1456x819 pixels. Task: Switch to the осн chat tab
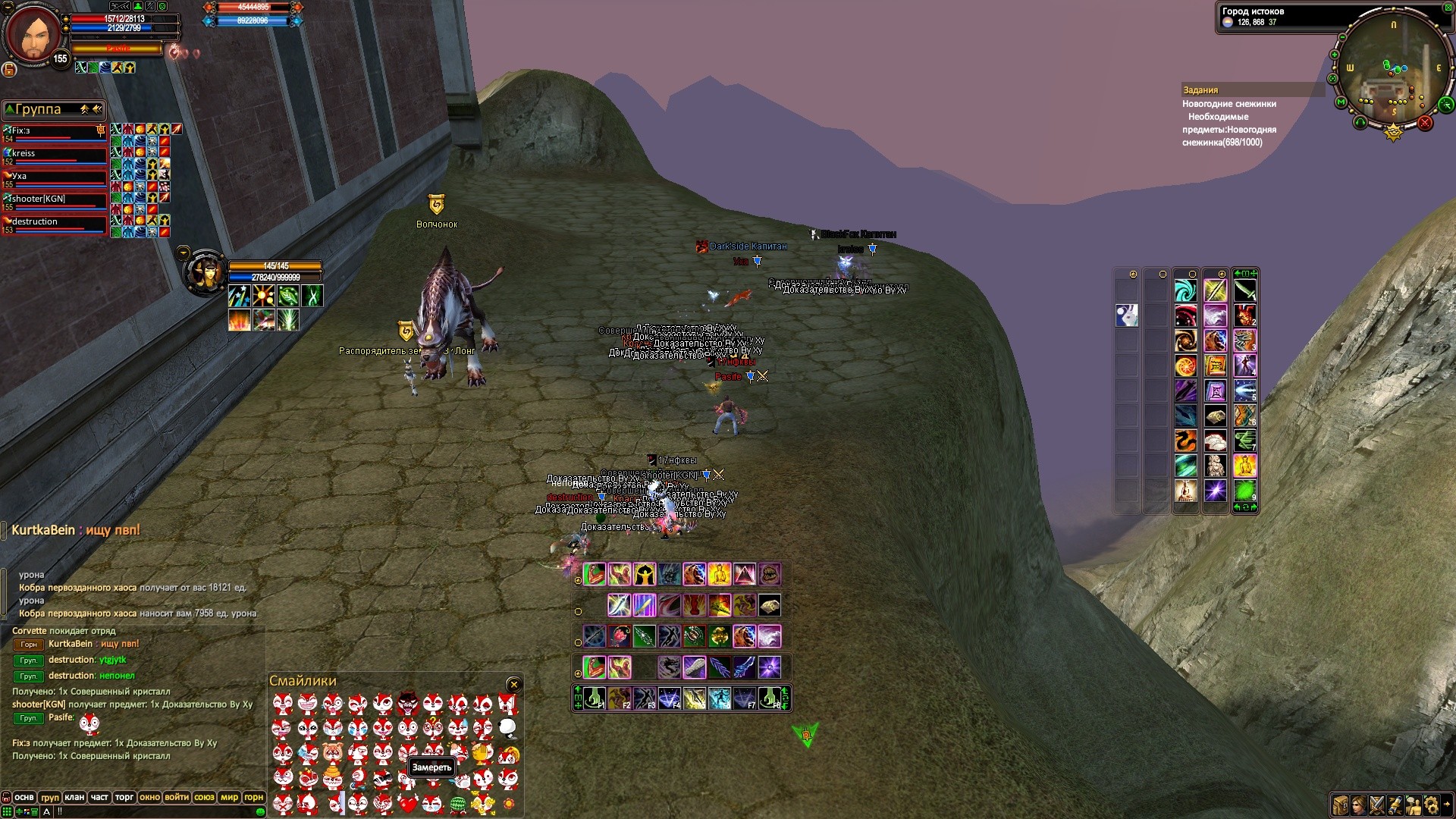[24, 797]
